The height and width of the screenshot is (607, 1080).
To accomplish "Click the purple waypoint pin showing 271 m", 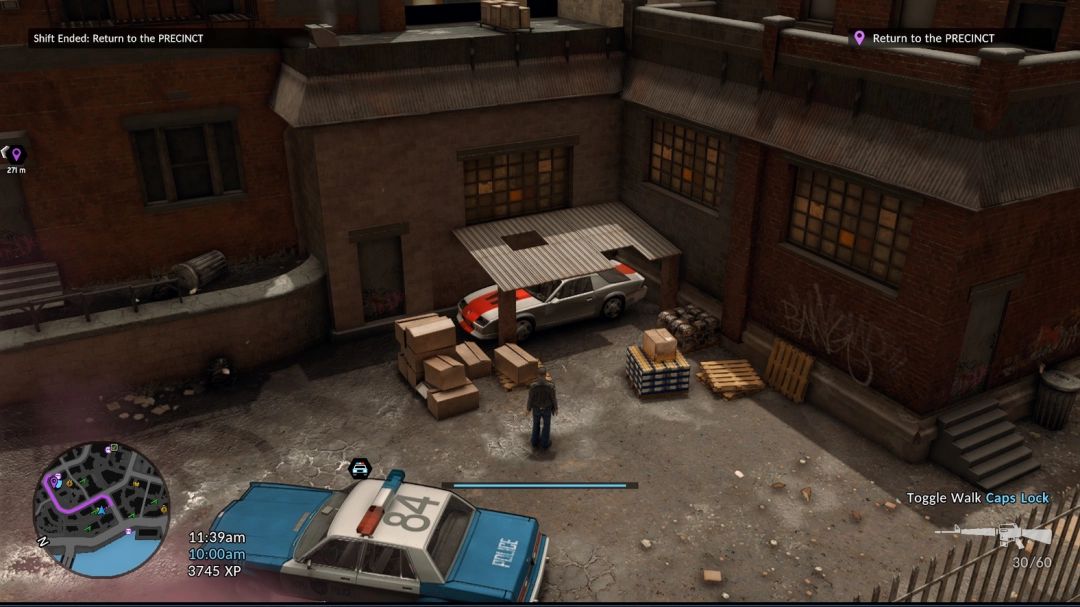I will click(x=16, y=154).
